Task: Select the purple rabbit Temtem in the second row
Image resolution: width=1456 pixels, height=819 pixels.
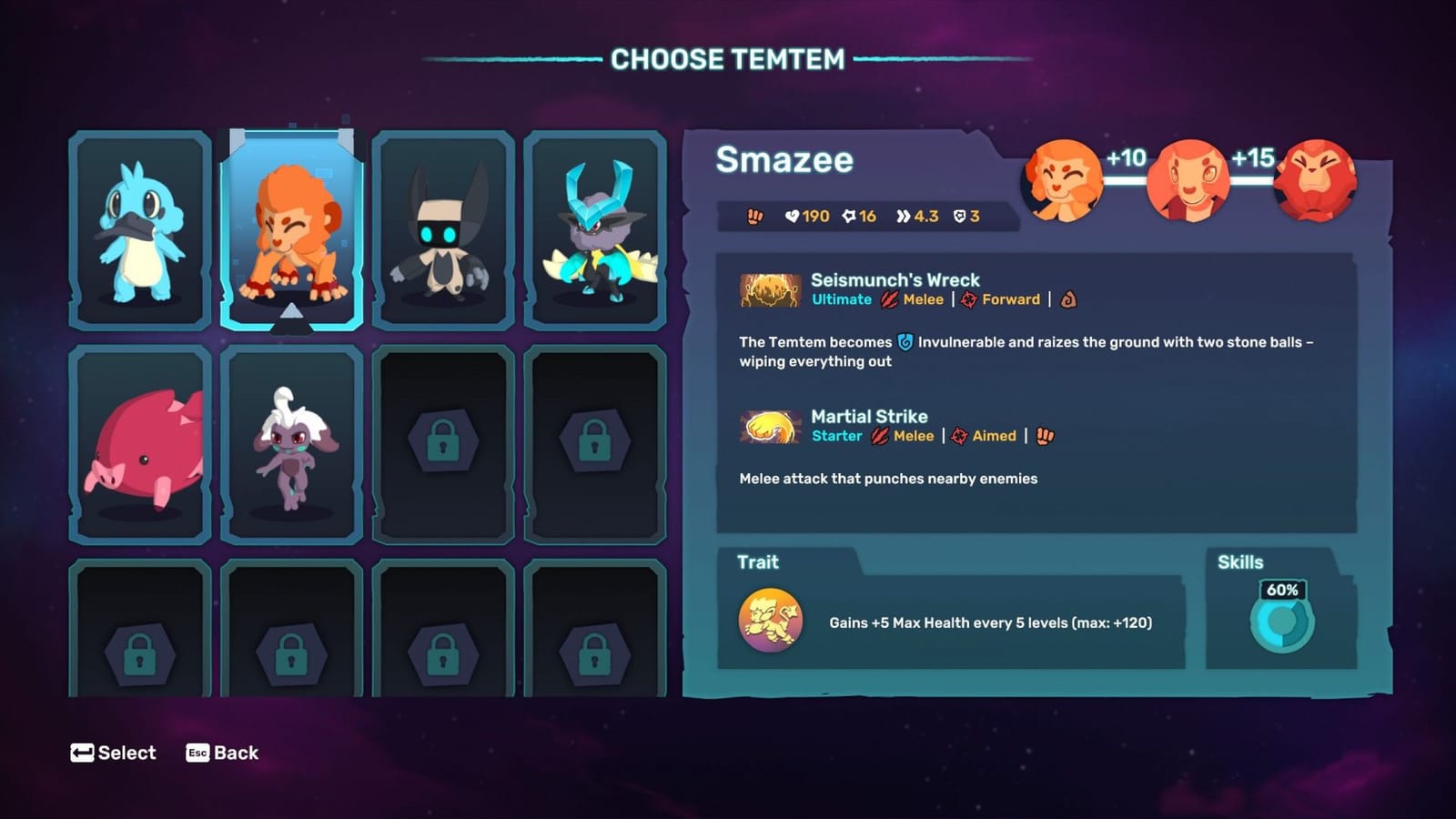Action: (x=289, y=443)
